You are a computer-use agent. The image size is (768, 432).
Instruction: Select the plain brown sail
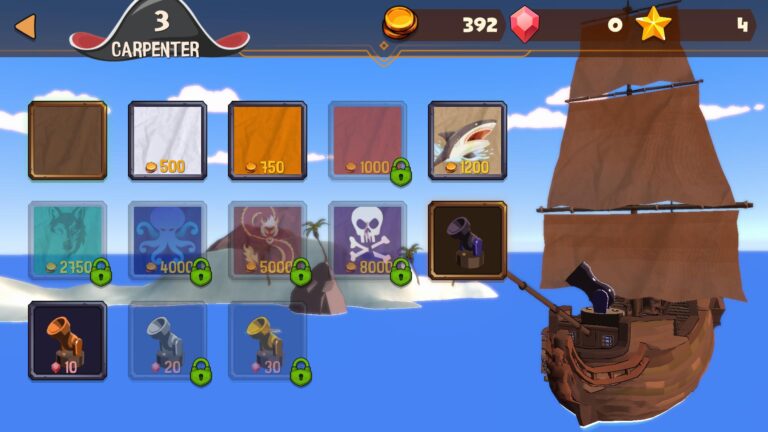click(67, 140)
